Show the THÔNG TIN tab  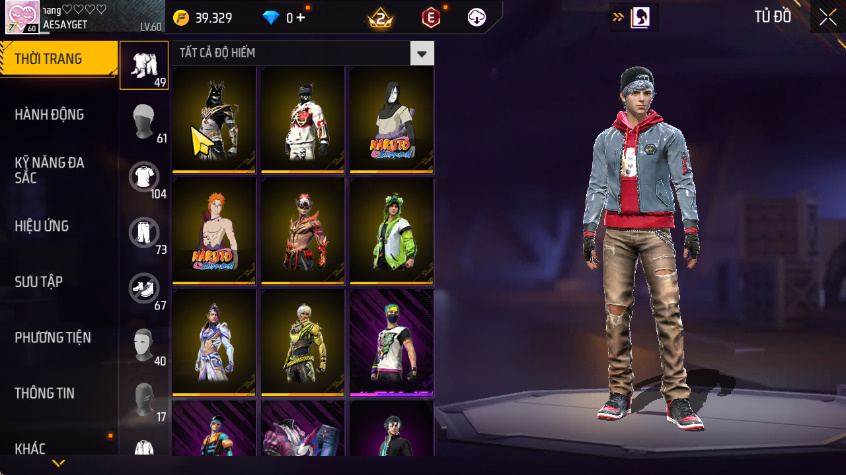44,393
